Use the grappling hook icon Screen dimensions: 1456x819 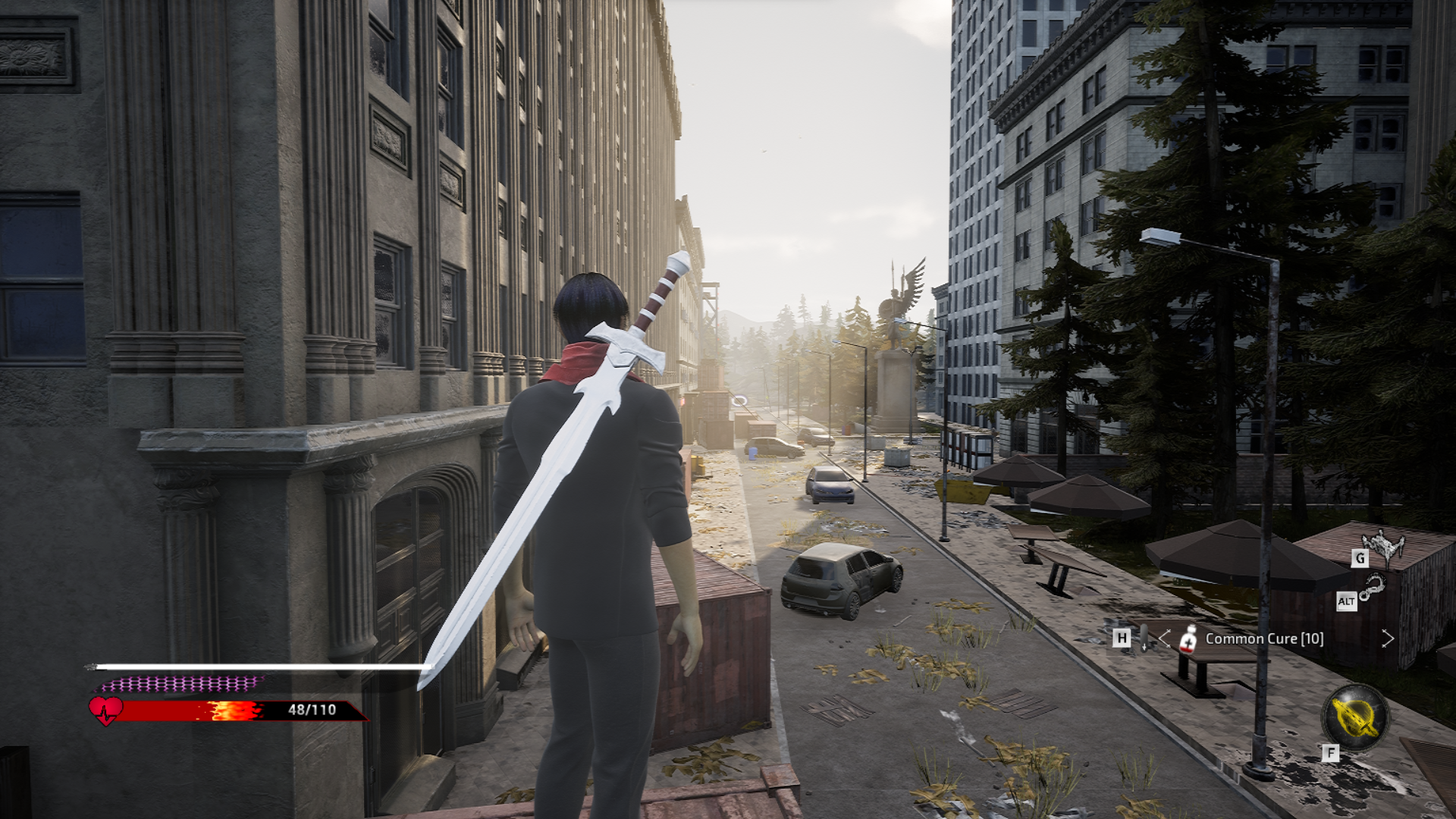[x=1372, y=587]
